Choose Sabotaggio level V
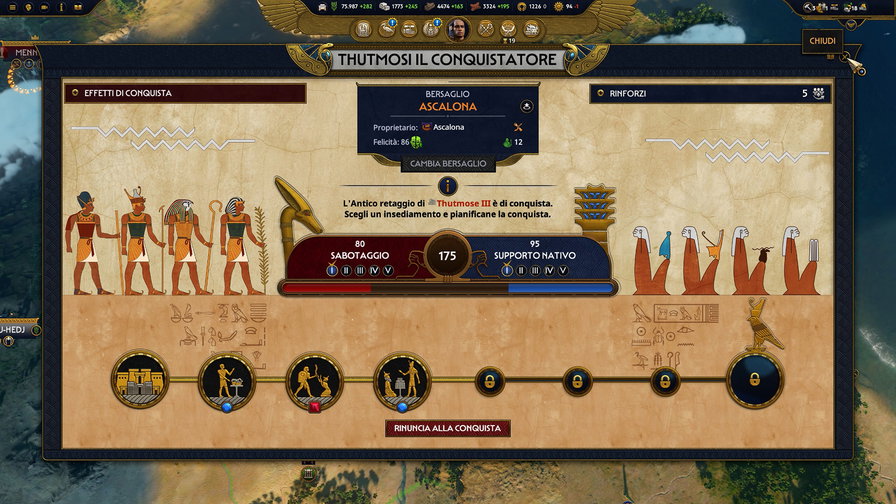The width and height of the screenshot is (896, 504). [388, 270]
